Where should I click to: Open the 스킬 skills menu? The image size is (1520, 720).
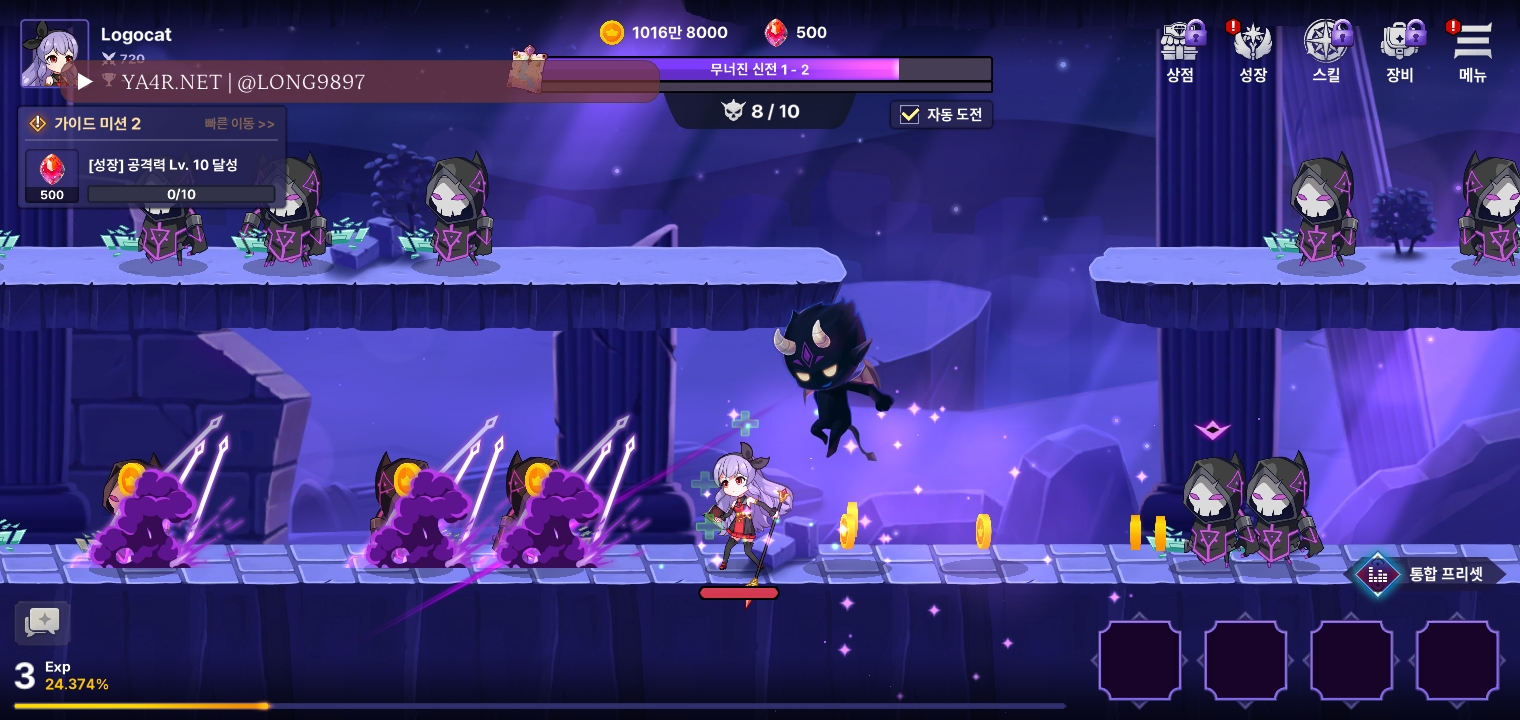[x=1327, y=51]
